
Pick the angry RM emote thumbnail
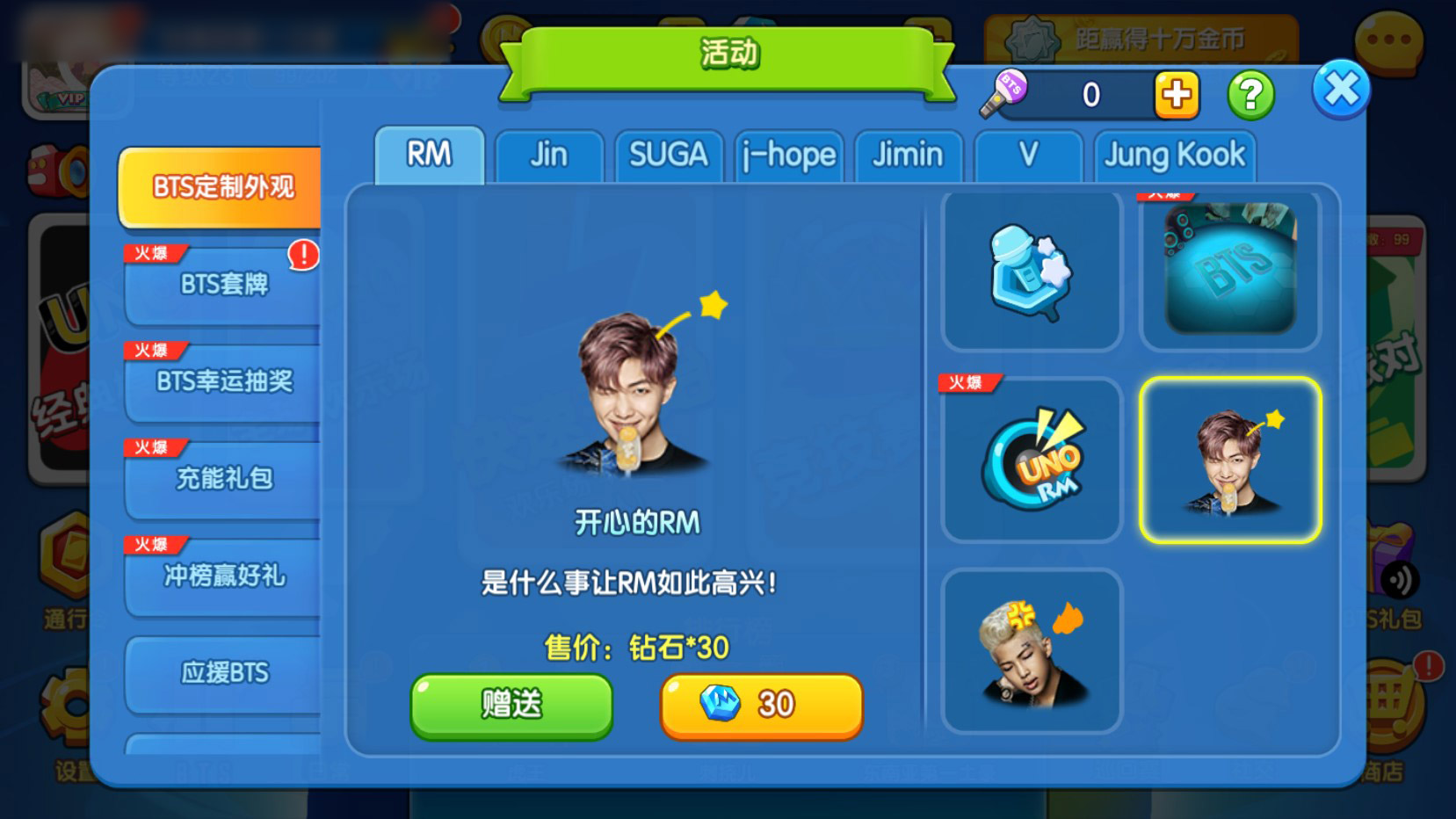[x=1032, y=651]
